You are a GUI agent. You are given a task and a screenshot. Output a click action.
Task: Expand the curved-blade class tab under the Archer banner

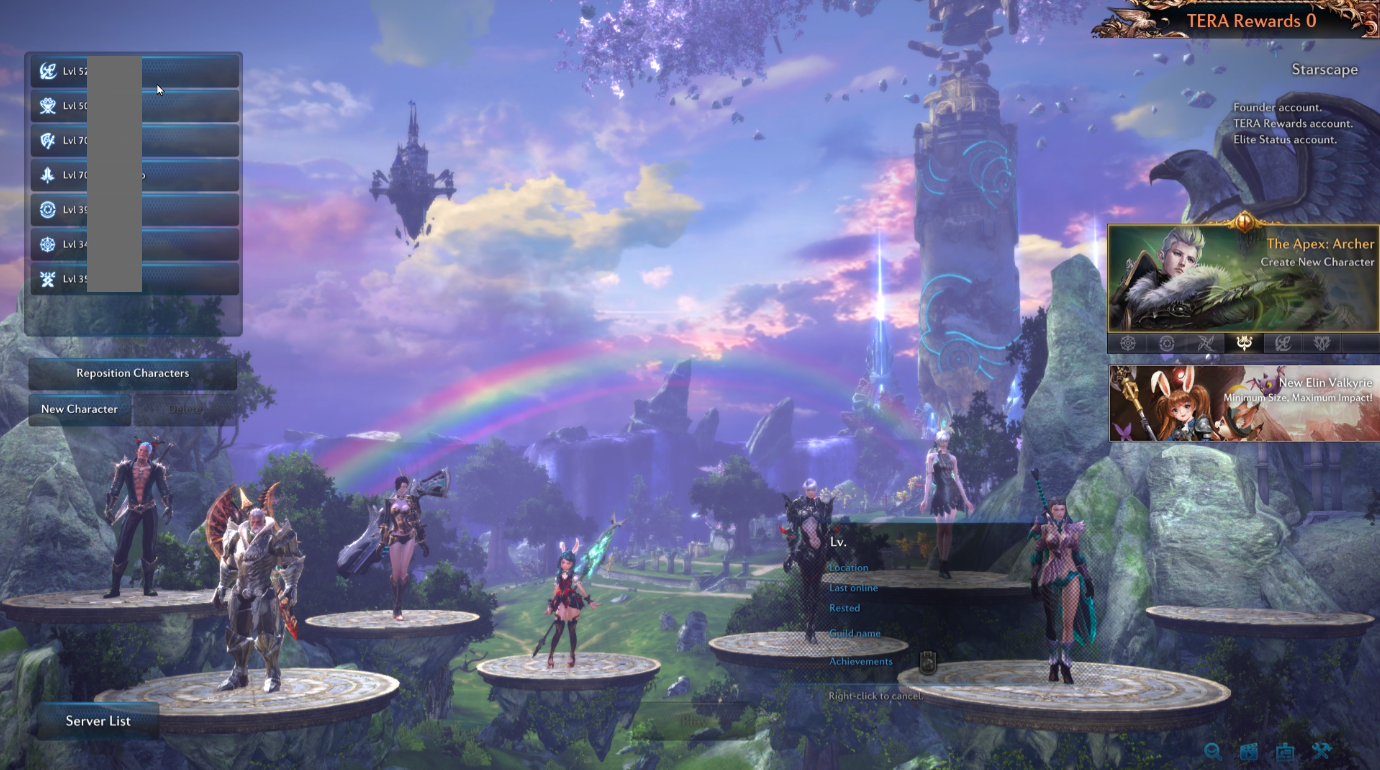click(x=1283, y=343)
